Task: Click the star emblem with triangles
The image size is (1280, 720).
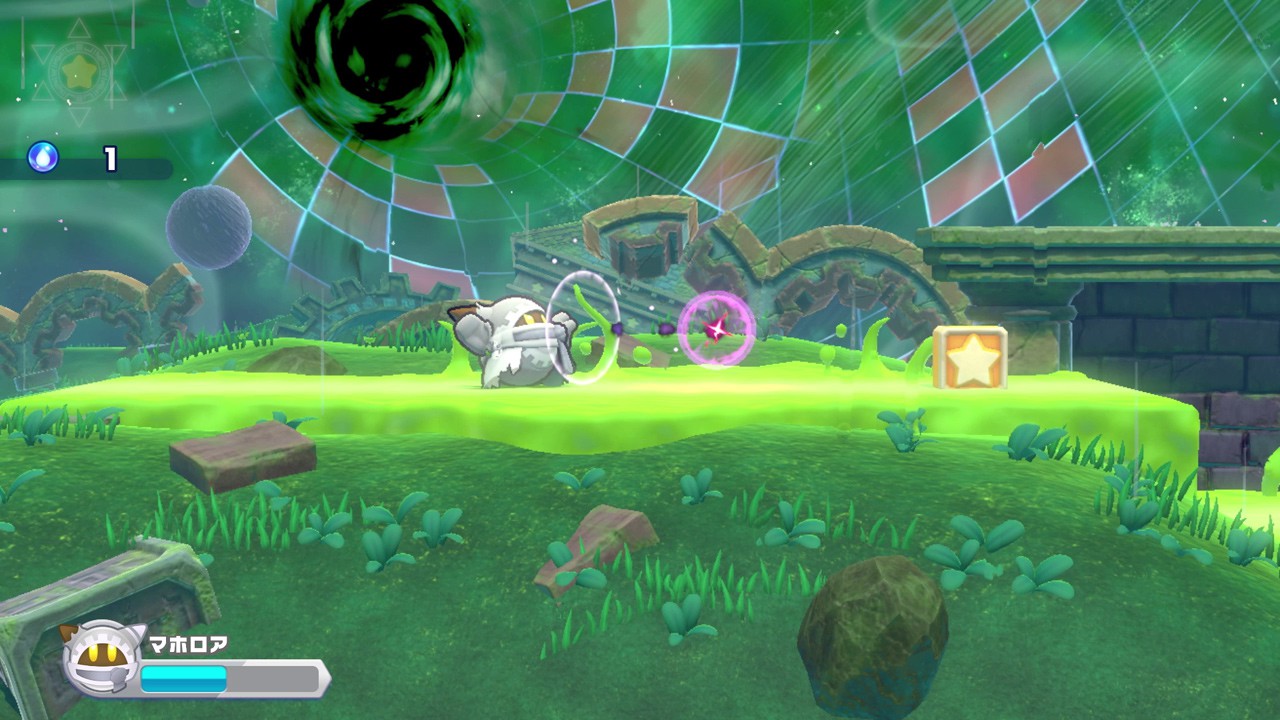Action: coord(79,71)
